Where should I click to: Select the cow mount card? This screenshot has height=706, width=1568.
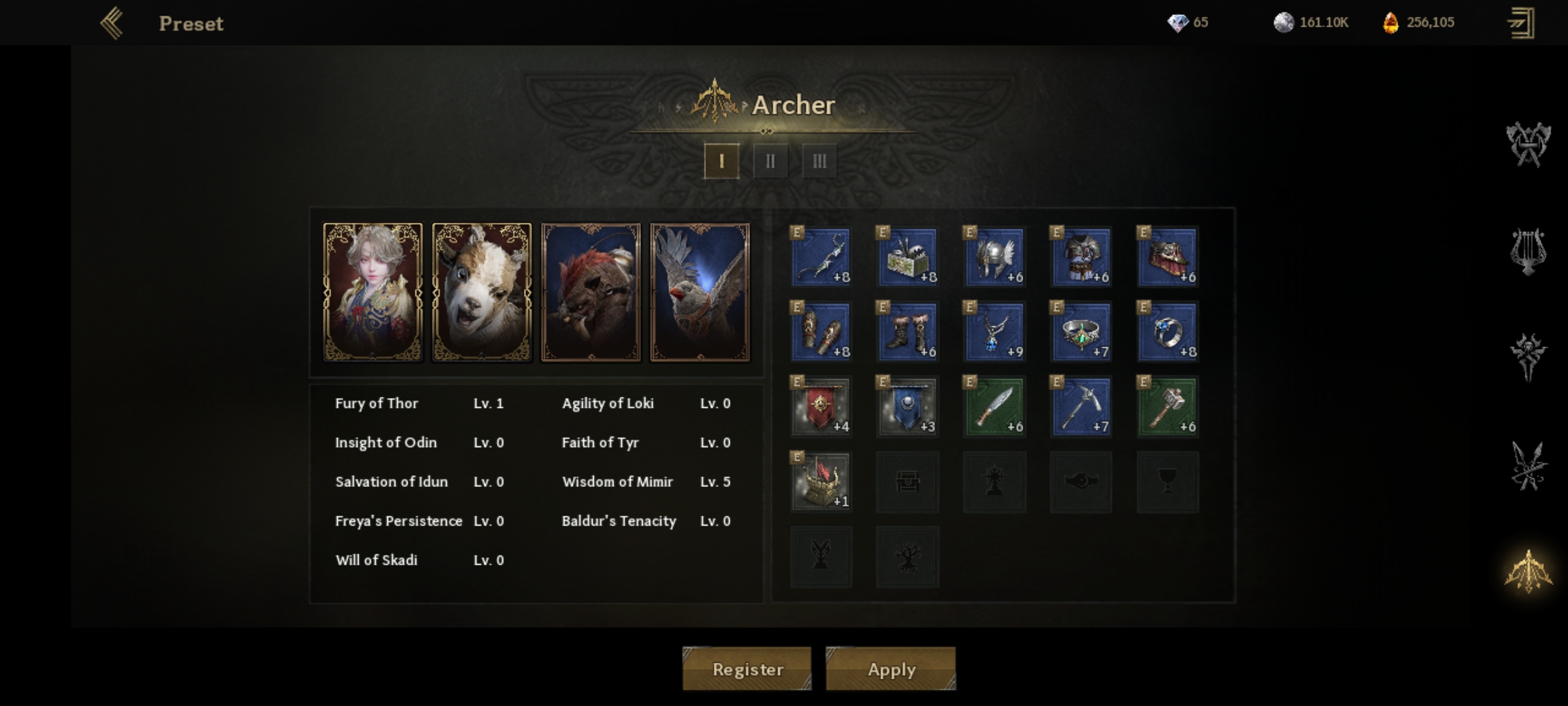(482, 292)
